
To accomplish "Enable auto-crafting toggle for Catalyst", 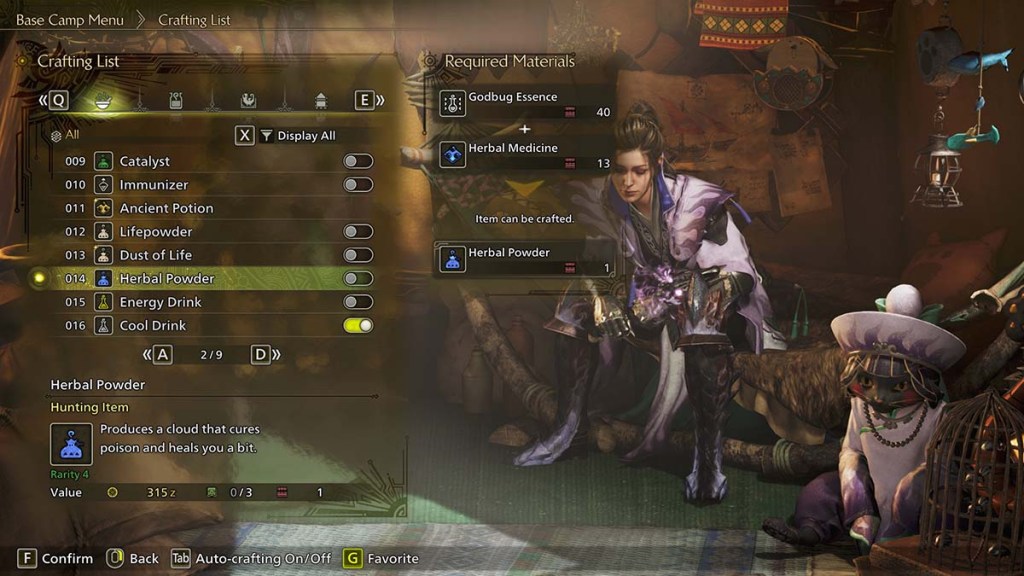I will pos(357,161).
